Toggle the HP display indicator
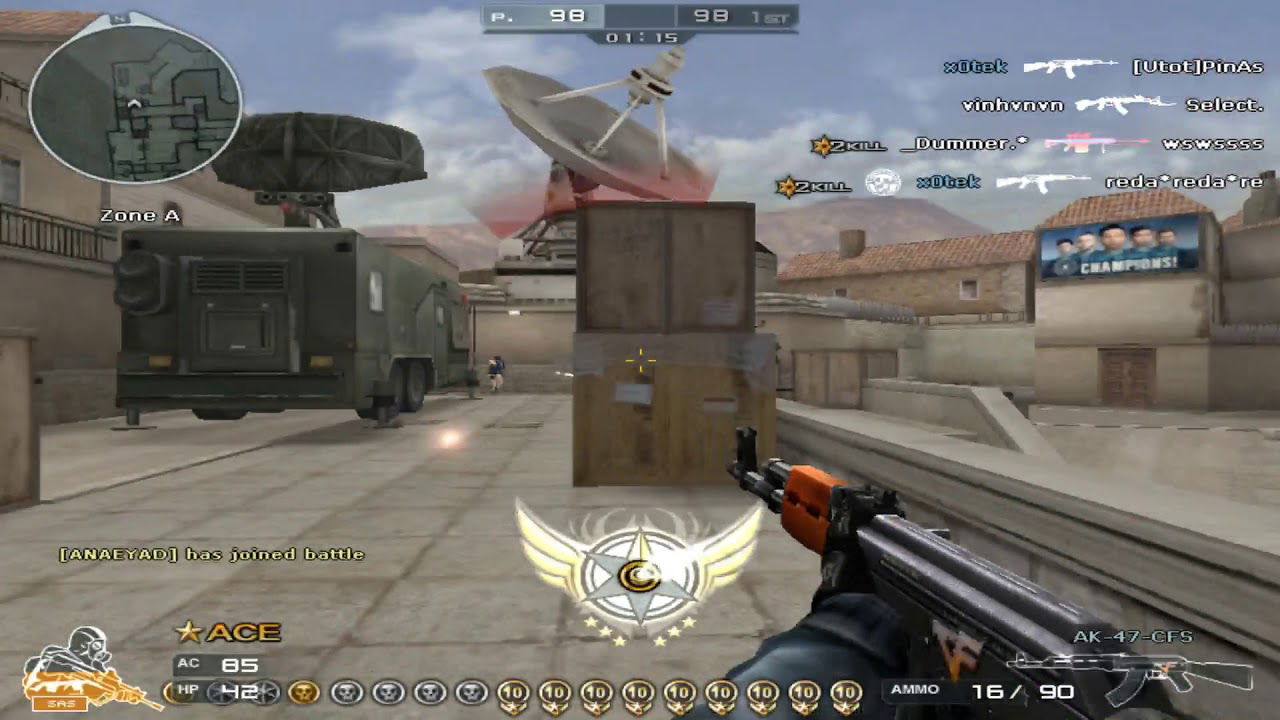The height and width of the screenshot is (720, 1280). click(196, 689)
